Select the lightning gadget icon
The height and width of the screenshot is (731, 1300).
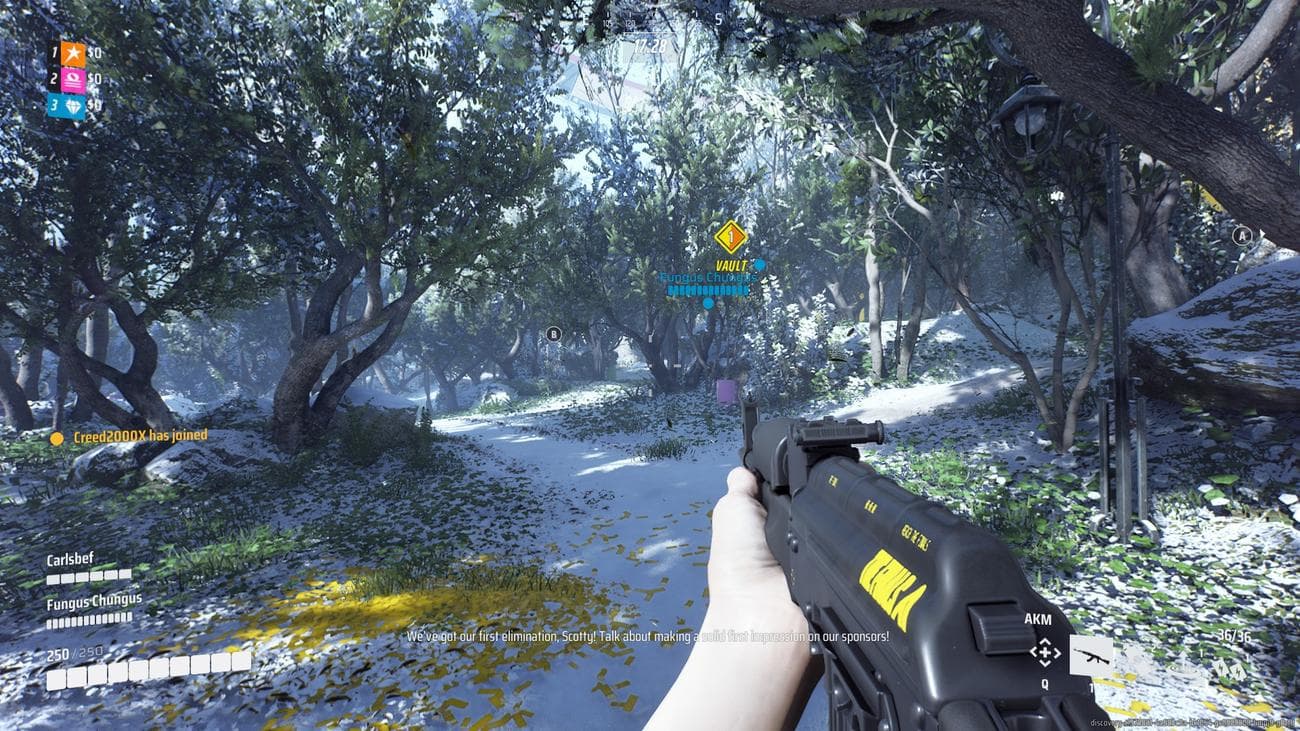(1222, 668)
